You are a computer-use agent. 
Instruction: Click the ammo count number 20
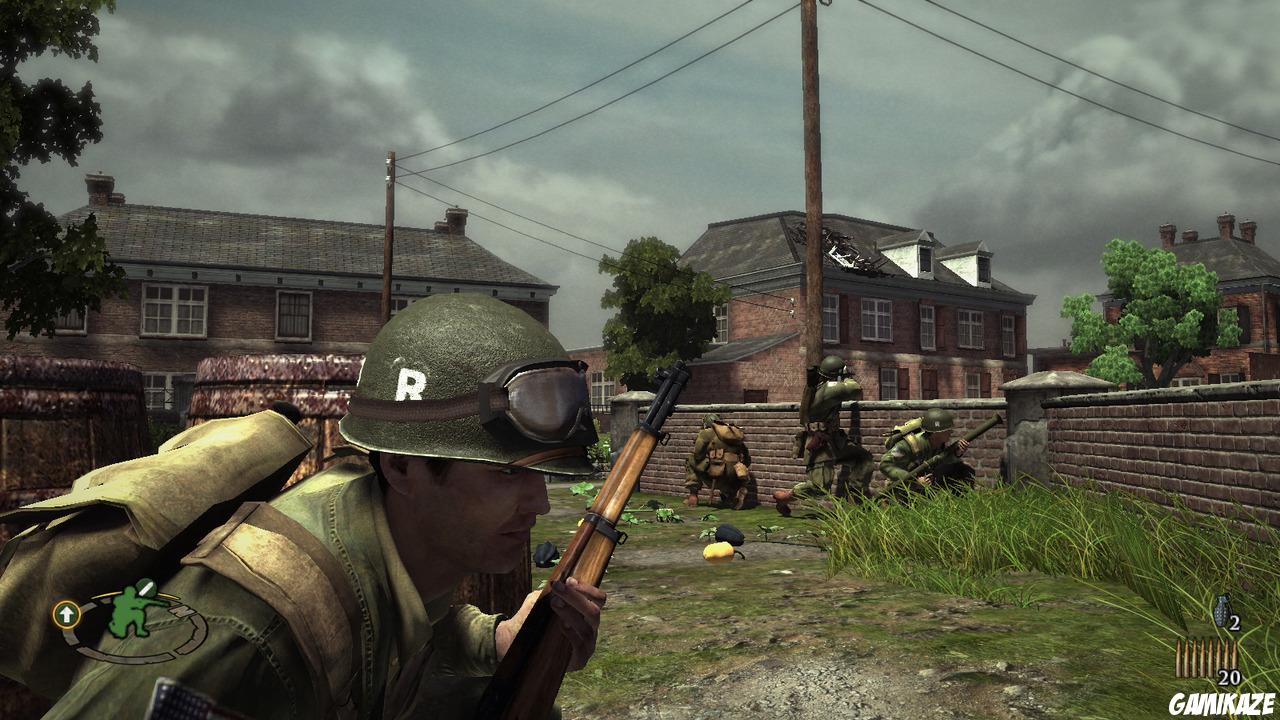pos(1230,676)
